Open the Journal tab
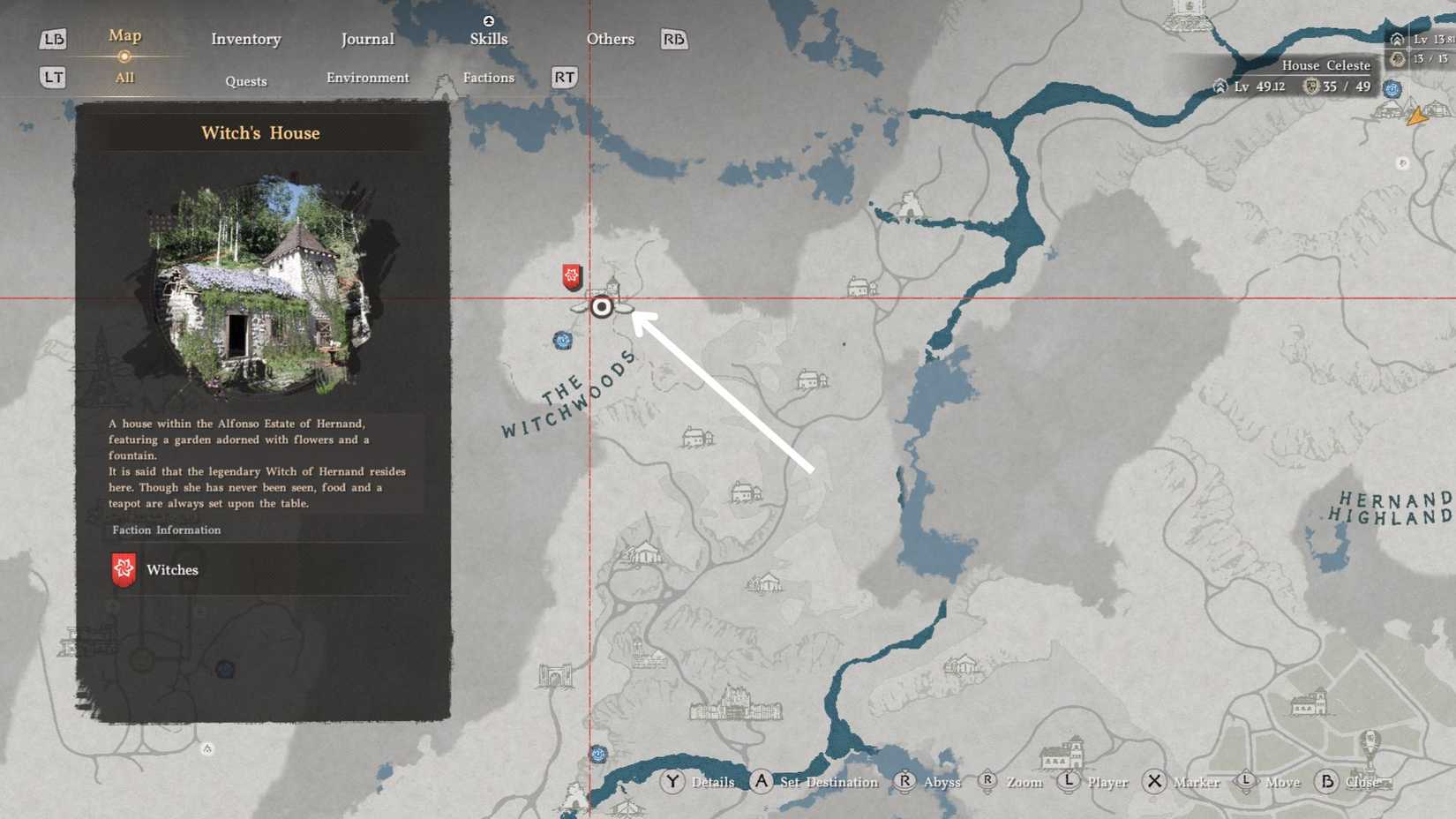 pyautogui.click(x=367, y=39)
